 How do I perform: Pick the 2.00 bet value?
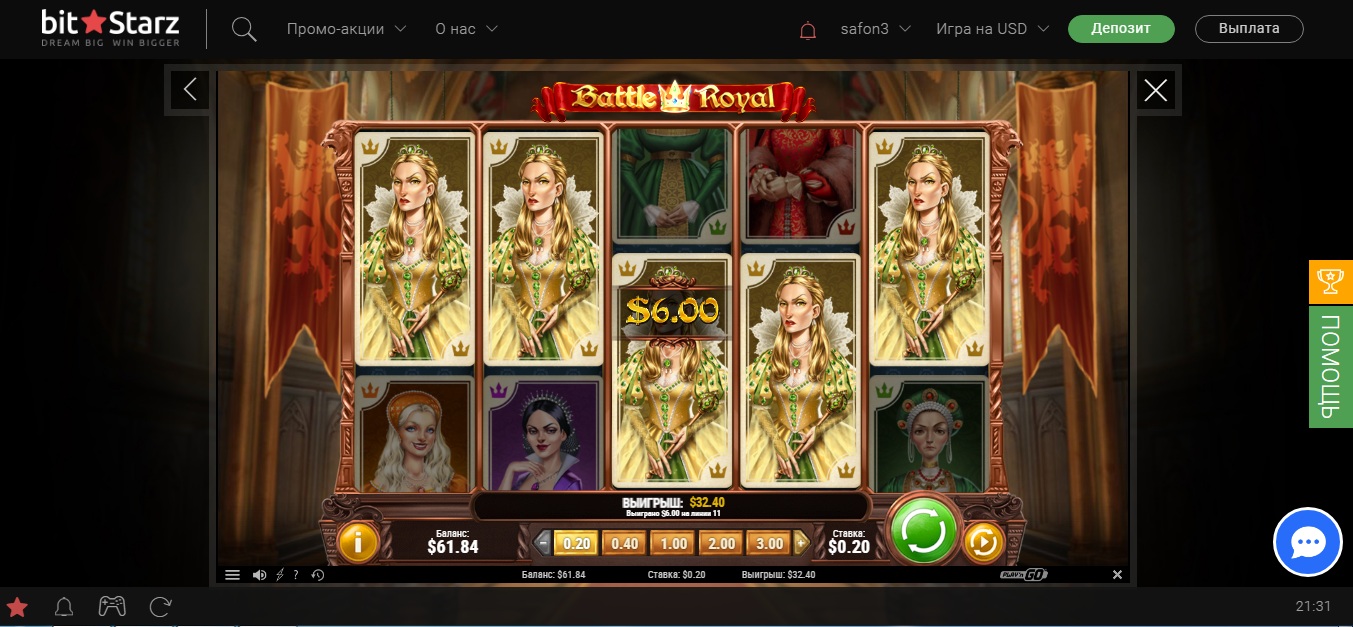point(721,544)
